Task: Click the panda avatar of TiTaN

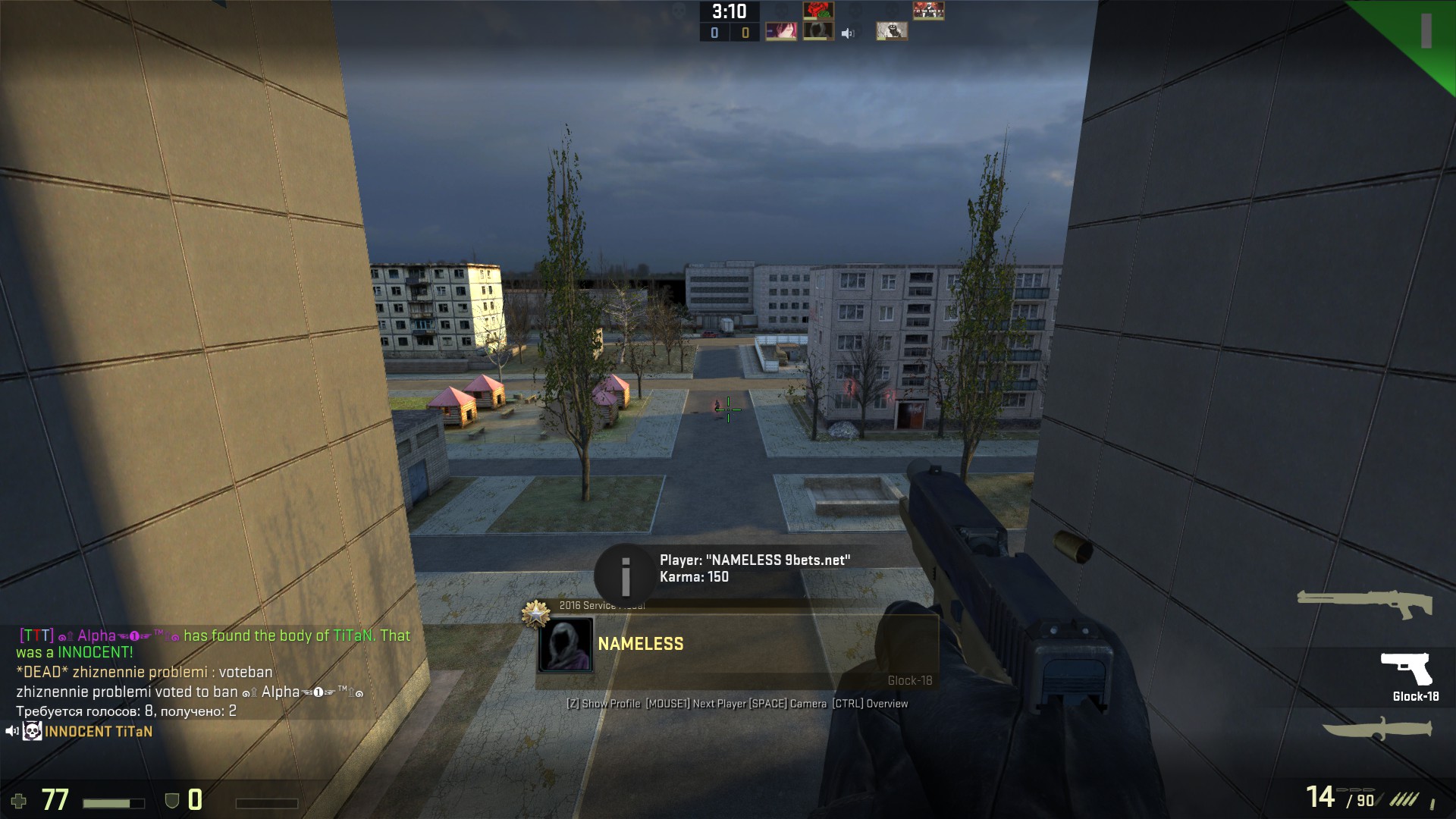Action: tap(32, 732)
